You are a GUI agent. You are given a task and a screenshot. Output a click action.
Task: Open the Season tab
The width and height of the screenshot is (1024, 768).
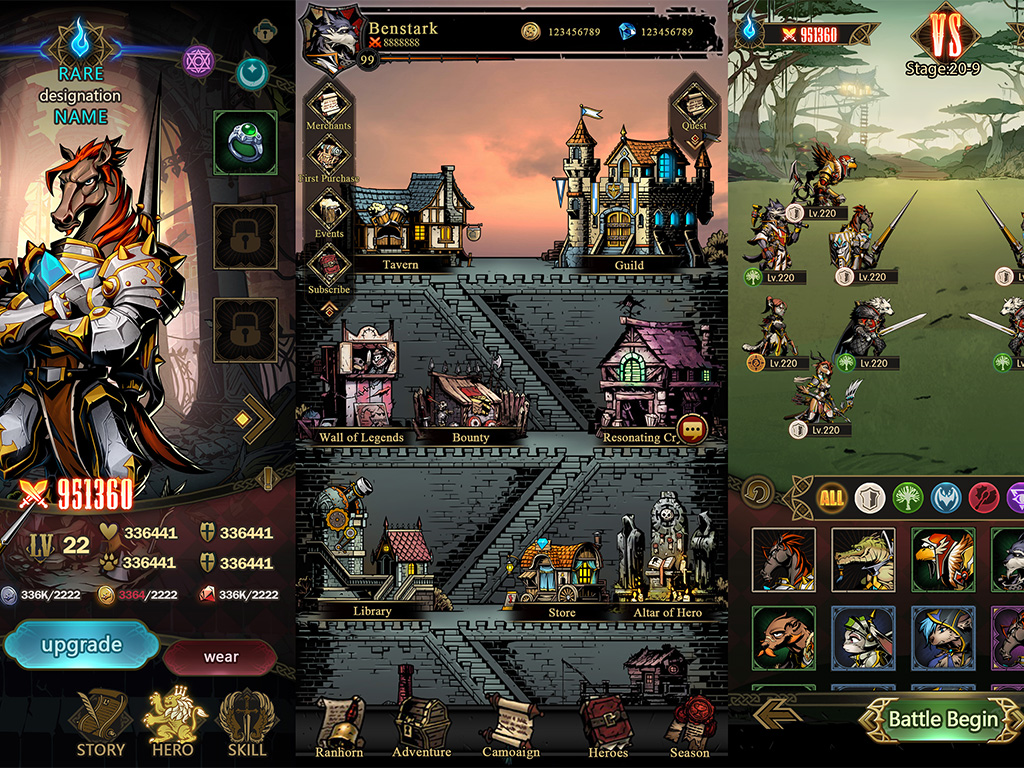click(x=688, y=725)
